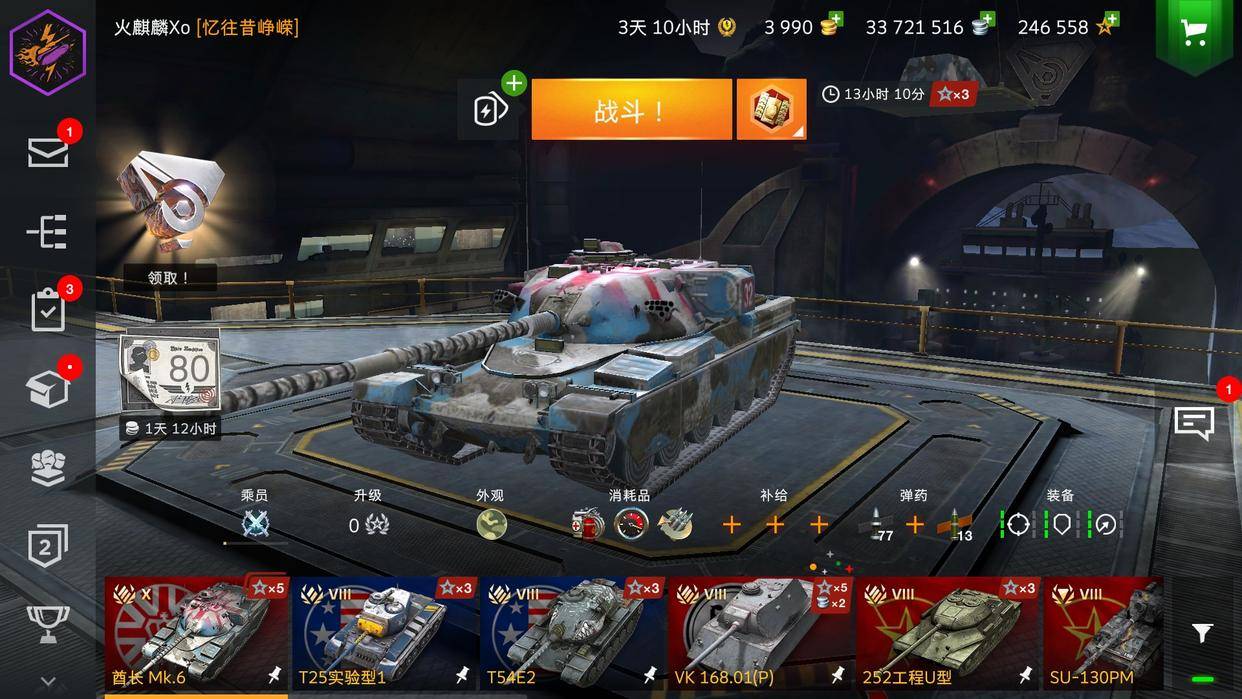Image resolution: width=1242 pixels, height=699 pixels.
Task: Open the player profile avatar
Action: 48,51
